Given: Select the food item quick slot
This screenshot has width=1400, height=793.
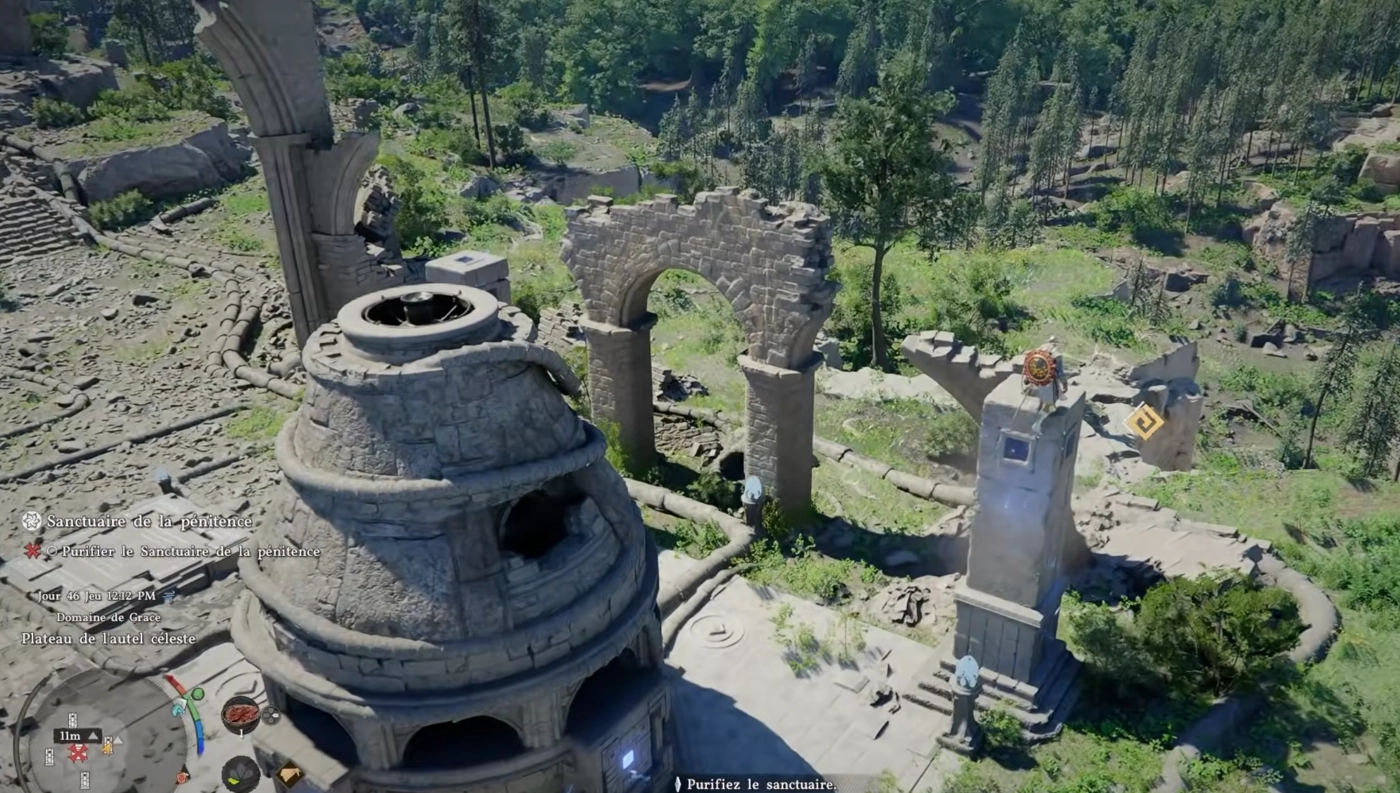Looking at the screenshot, I should tap(240, 714).
